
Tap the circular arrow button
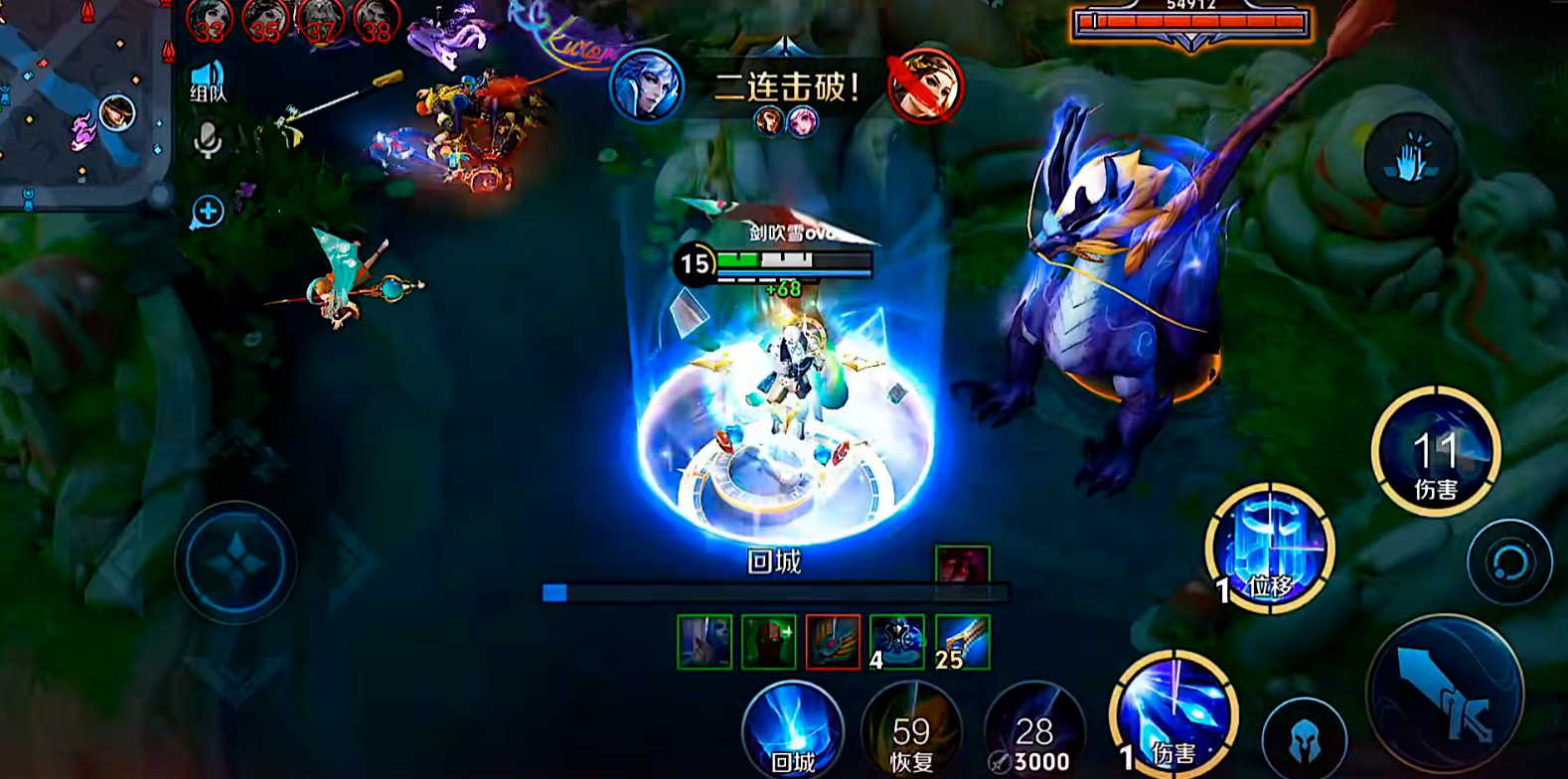pos(1509,561)
